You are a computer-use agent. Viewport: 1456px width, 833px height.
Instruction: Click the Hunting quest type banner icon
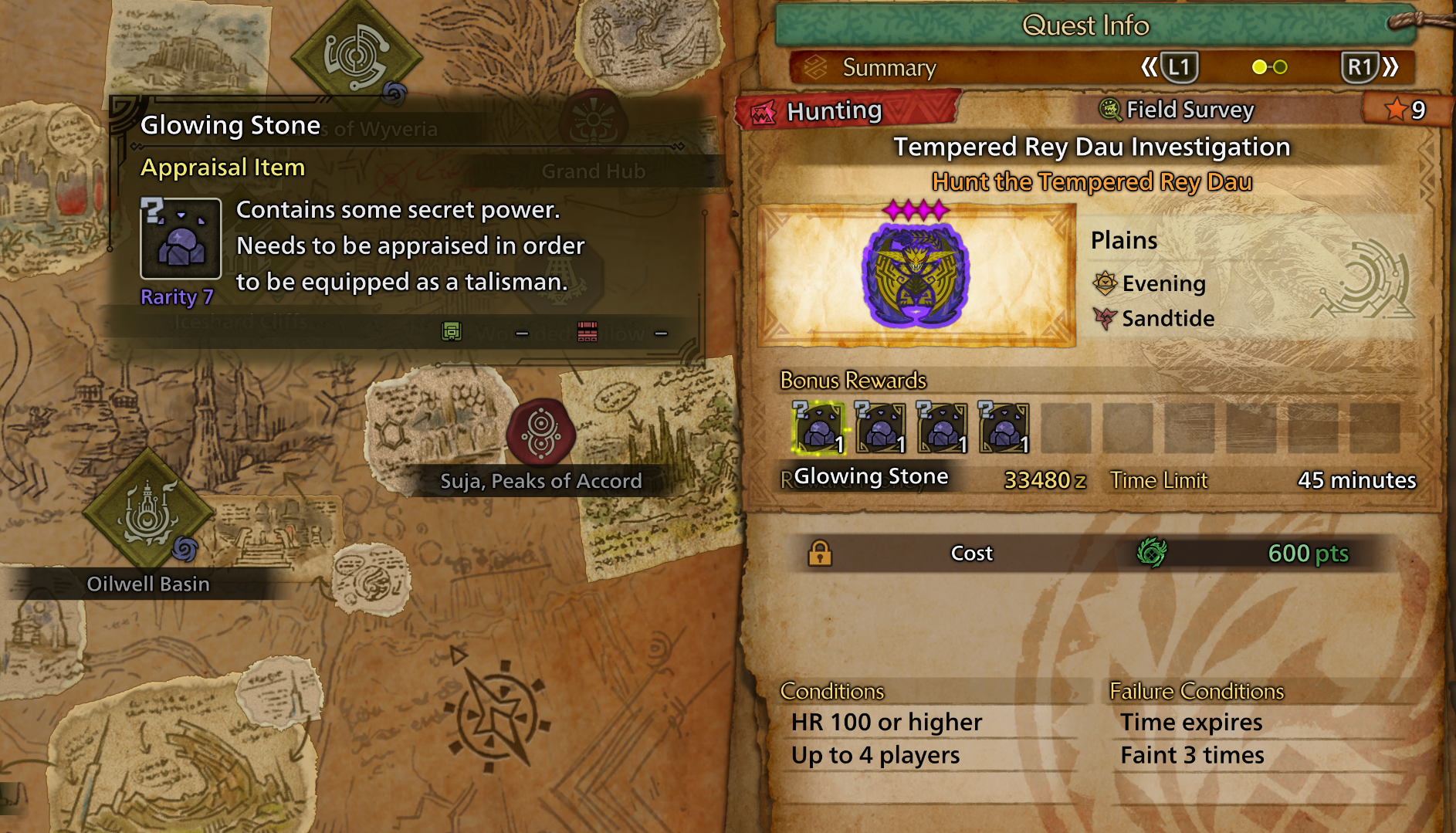click(x=763, y=110)
